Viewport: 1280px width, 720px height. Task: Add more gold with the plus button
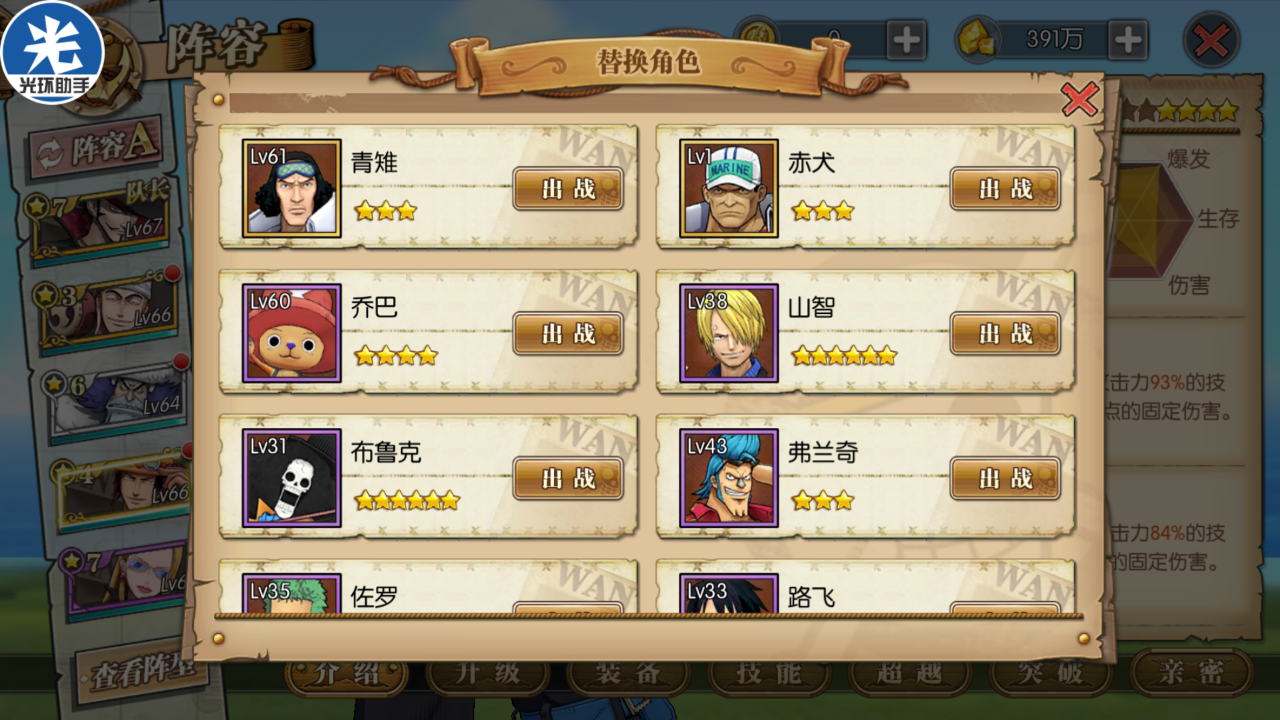pyautogui.click(x=1128, y=40)
